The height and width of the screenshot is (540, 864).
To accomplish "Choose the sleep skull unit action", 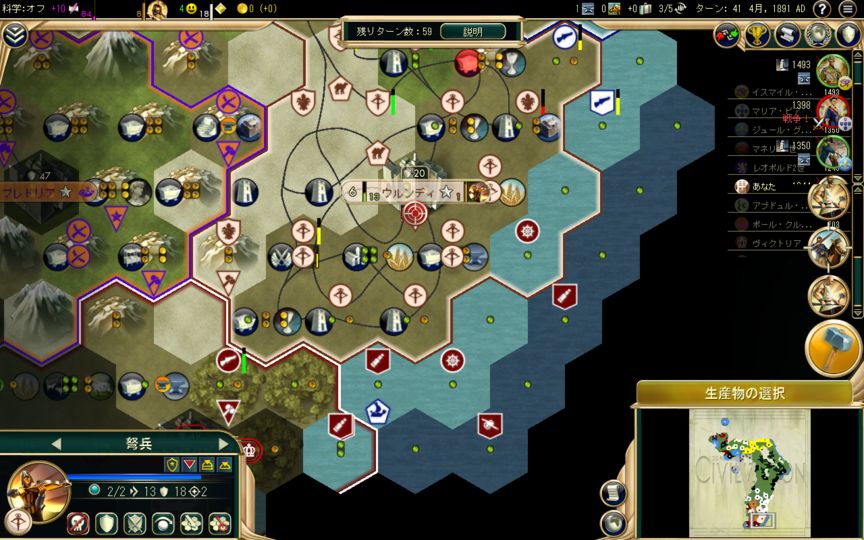I will click(x=78, y=522).
